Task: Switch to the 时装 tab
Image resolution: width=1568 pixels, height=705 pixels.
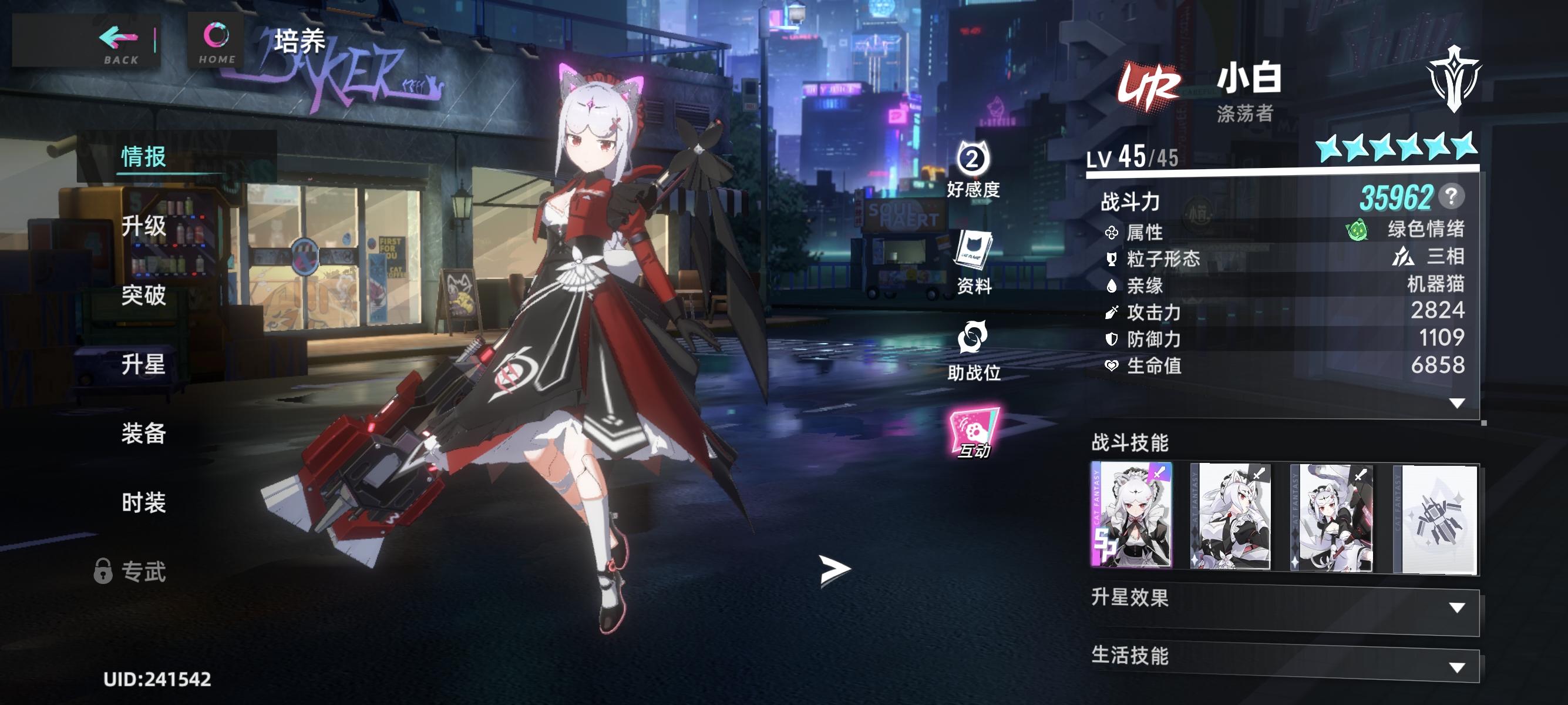Action: pyautogui.click(x=144, y=503)
